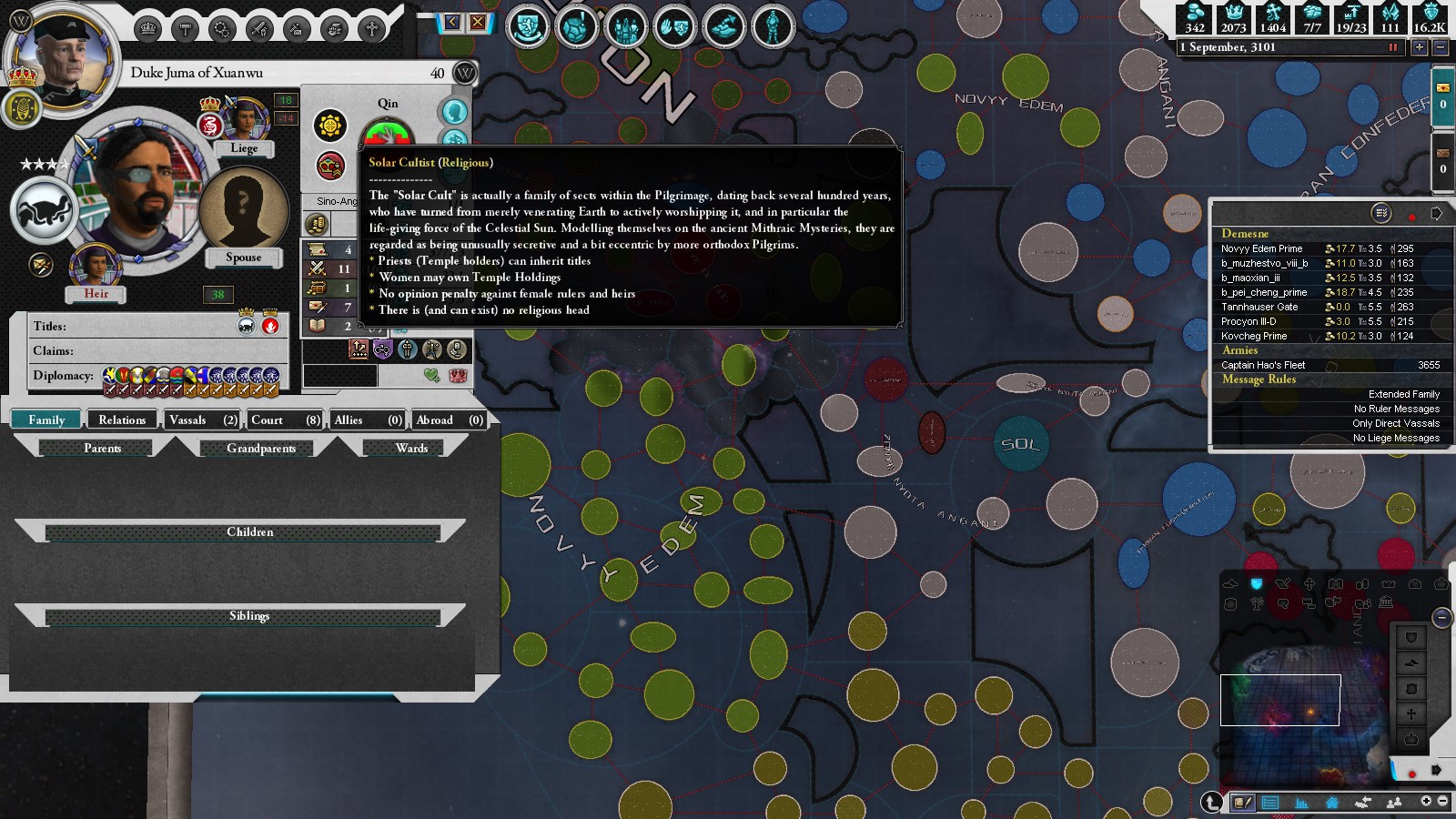Open the Relations tab
This screenshot has height=819, width=1456.
click(122, 420)
